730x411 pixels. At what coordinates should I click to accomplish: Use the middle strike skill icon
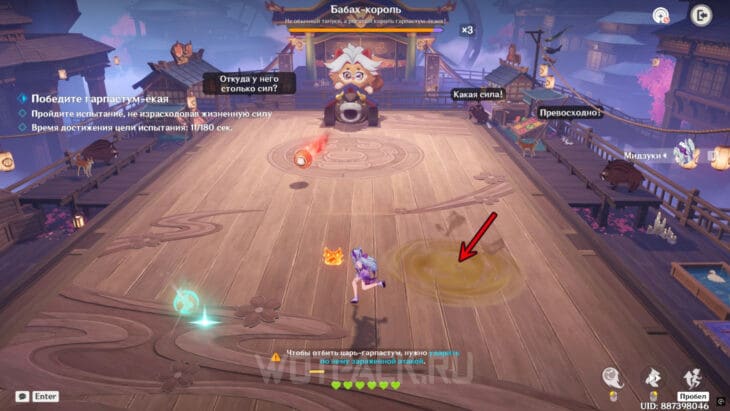click(653, 378)
